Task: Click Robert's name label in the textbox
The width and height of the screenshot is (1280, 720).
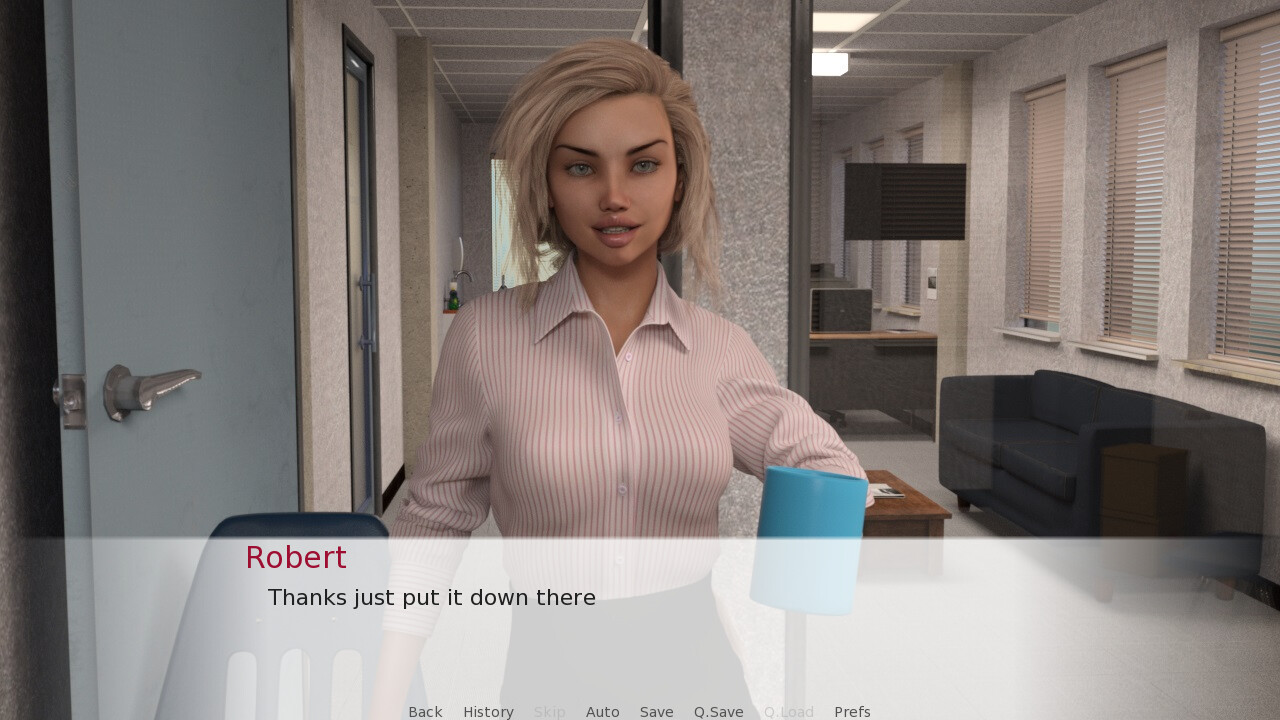Action: [x=295, y=557]
